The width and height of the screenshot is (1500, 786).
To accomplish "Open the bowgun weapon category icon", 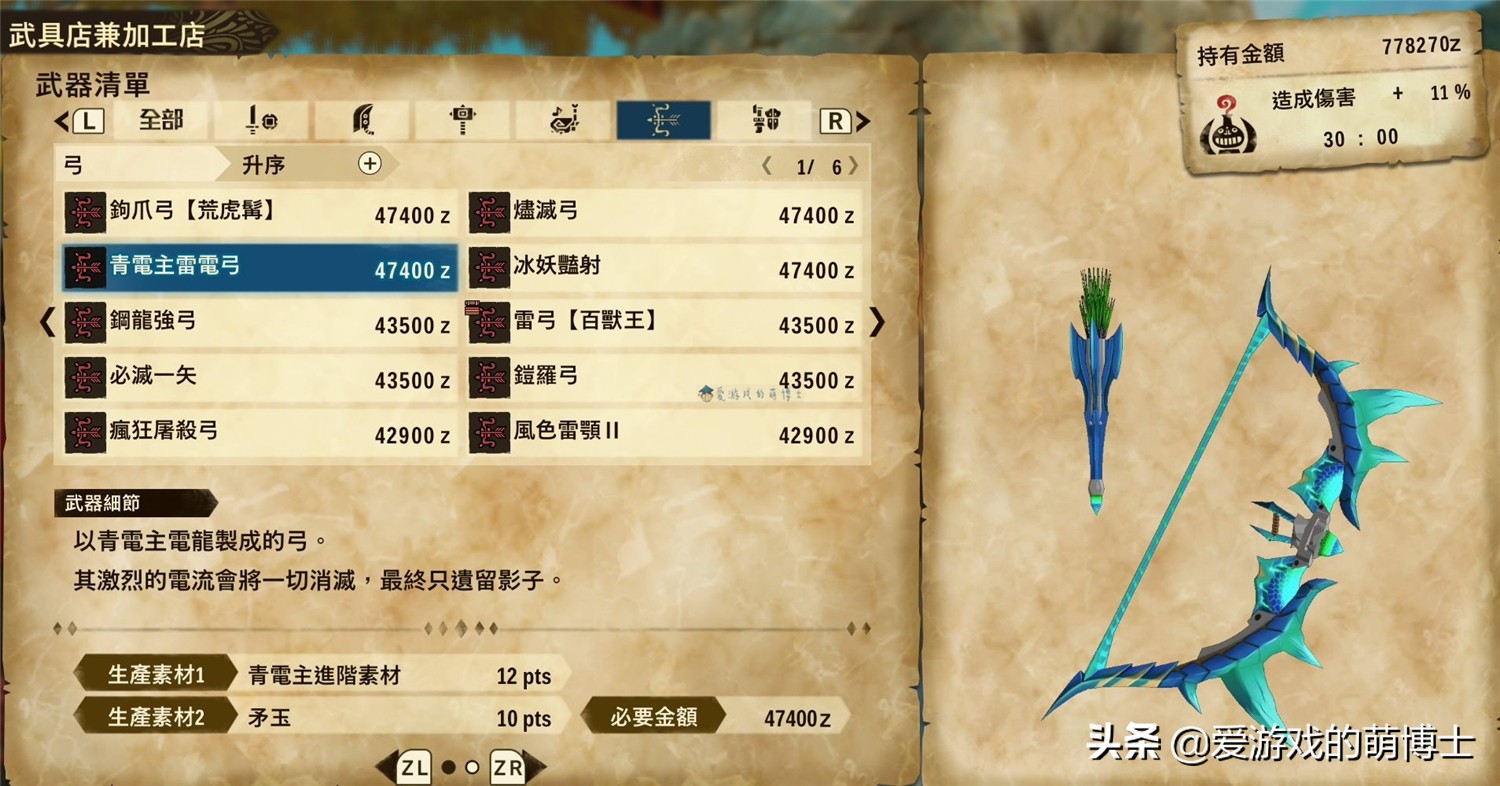I will pyautogui.click(x=763, y=118).
